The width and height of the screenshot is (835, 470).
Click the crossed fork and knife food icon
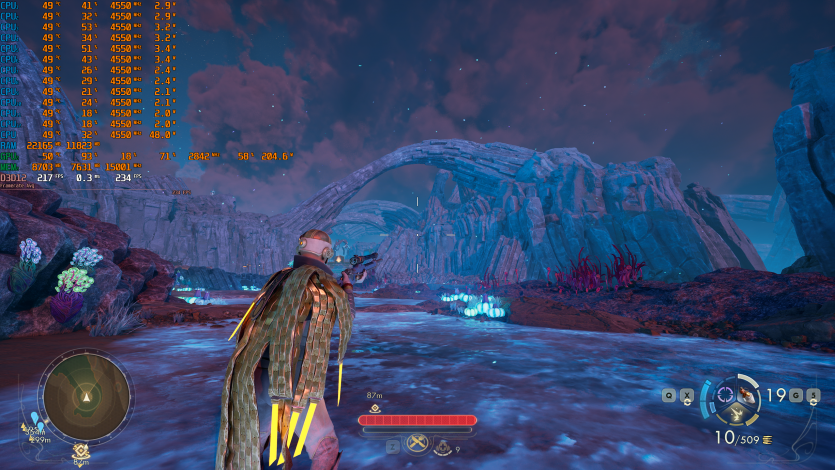point(418,445)
